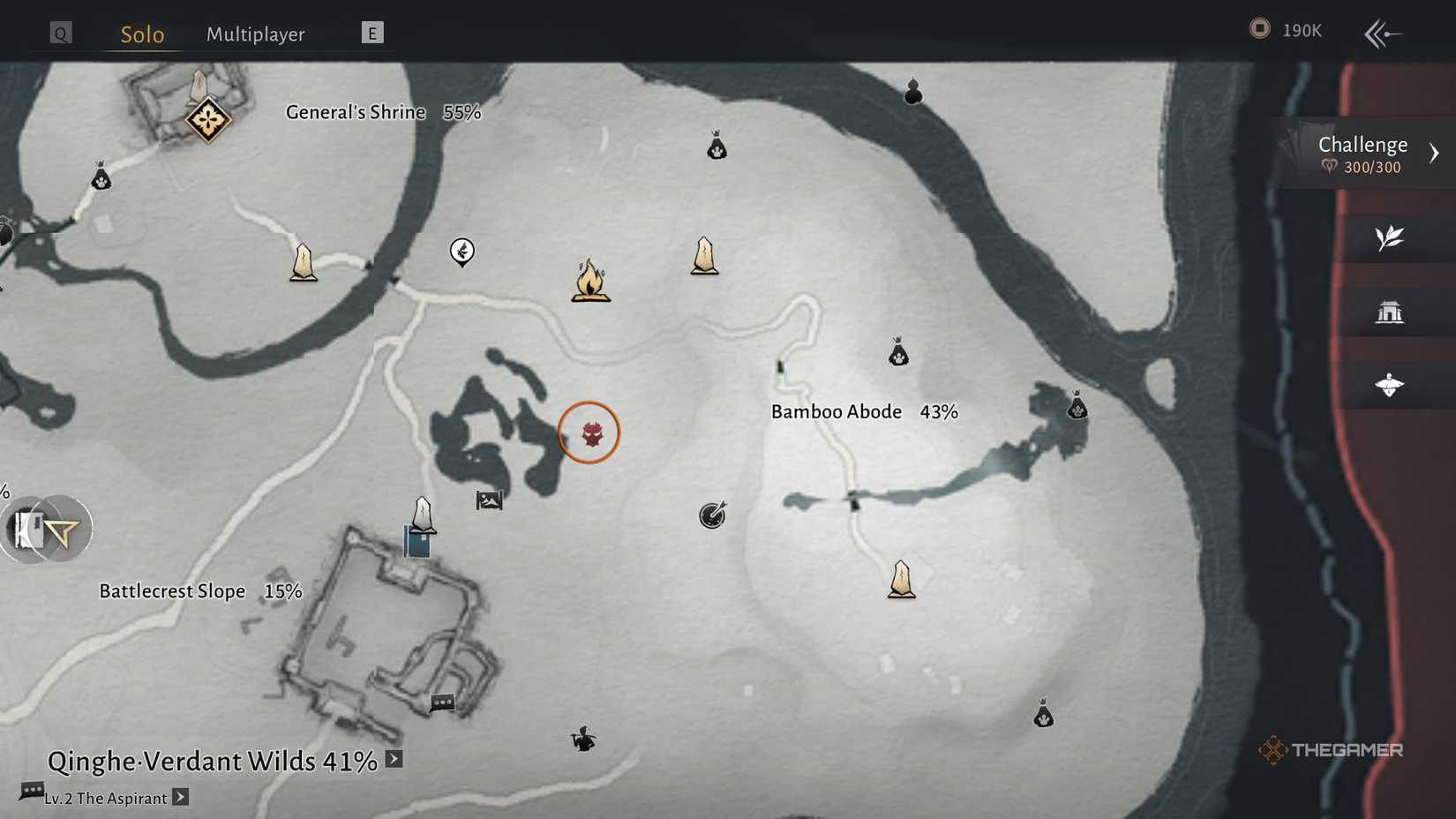The height and width of the screenshot is (819, 1456).
Task: Expand the Lv.2 The Aspirant entry
Action: [181, 797]
